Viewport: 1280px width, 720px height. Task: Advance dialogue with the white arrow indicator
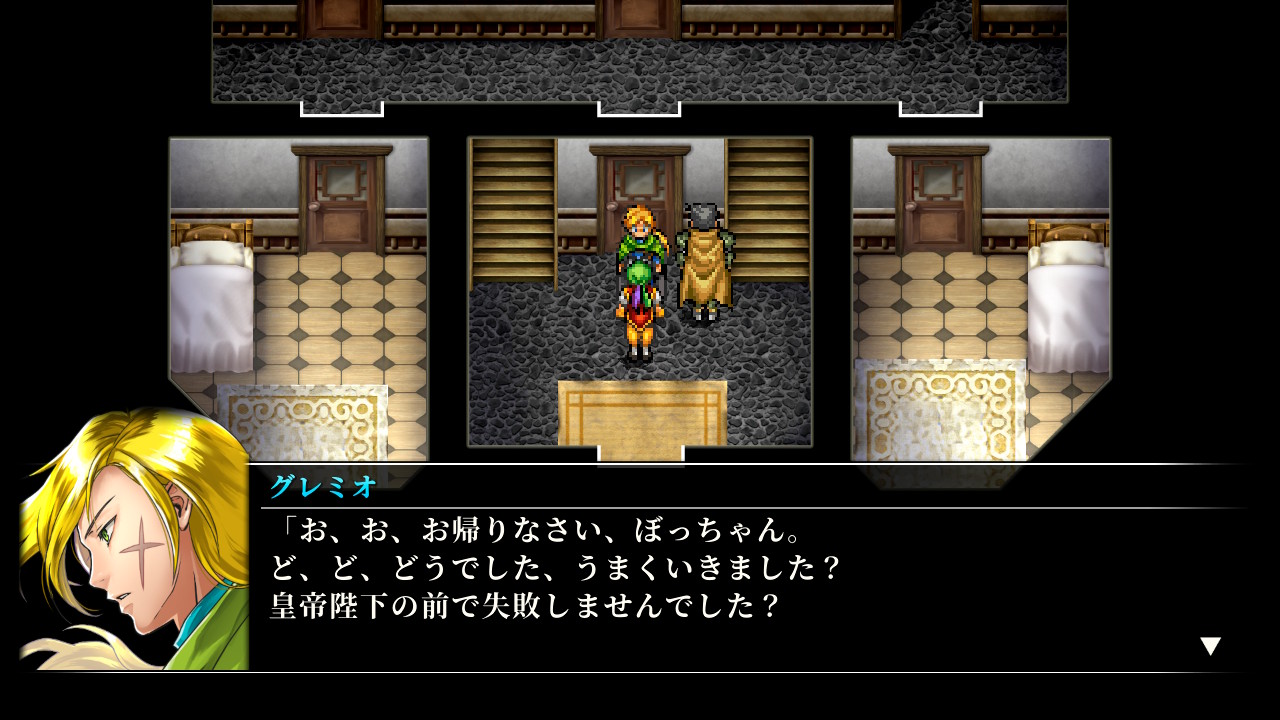[x=1210, y=646]
